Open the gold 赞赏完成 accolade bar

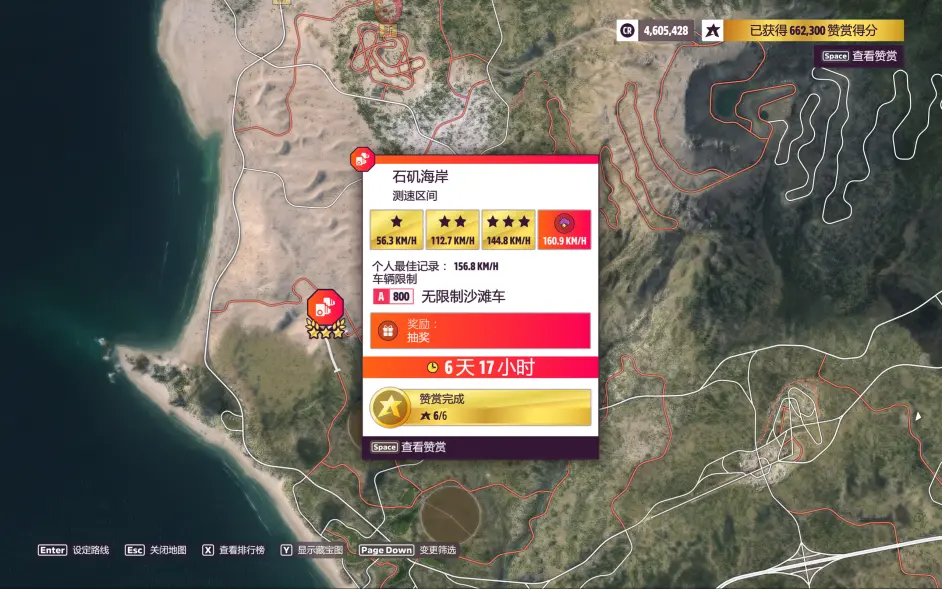point(480,407)
